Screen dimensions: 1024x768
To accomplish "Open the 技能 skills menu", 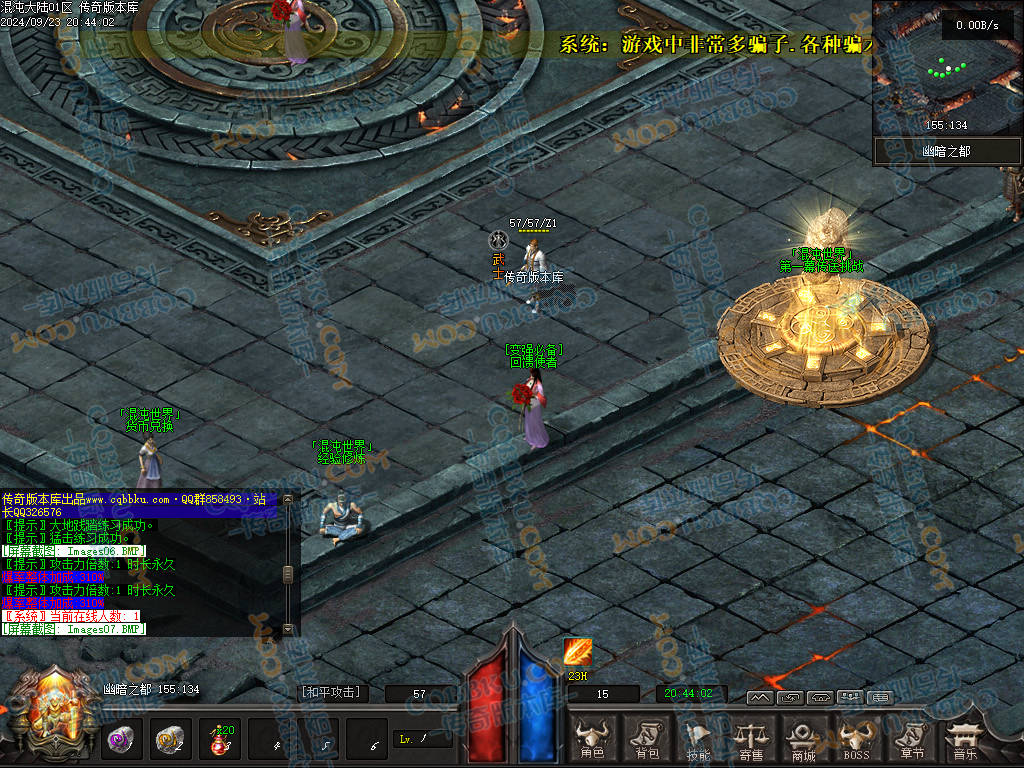I will tap(698, 738).
